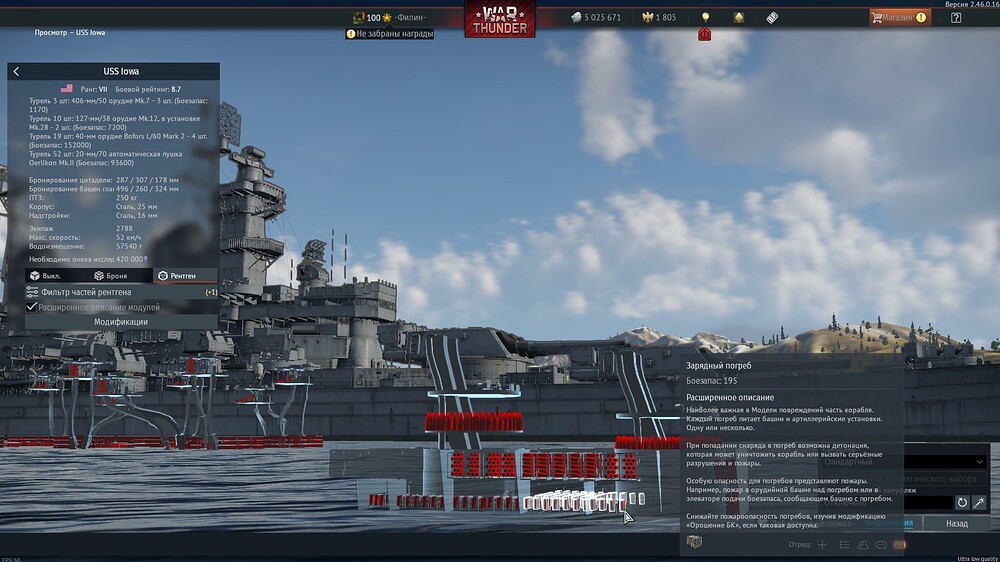The width and height of the screenshot is (1000, 562).
Task: Open the Магазин shop
Action: (898, 17)
